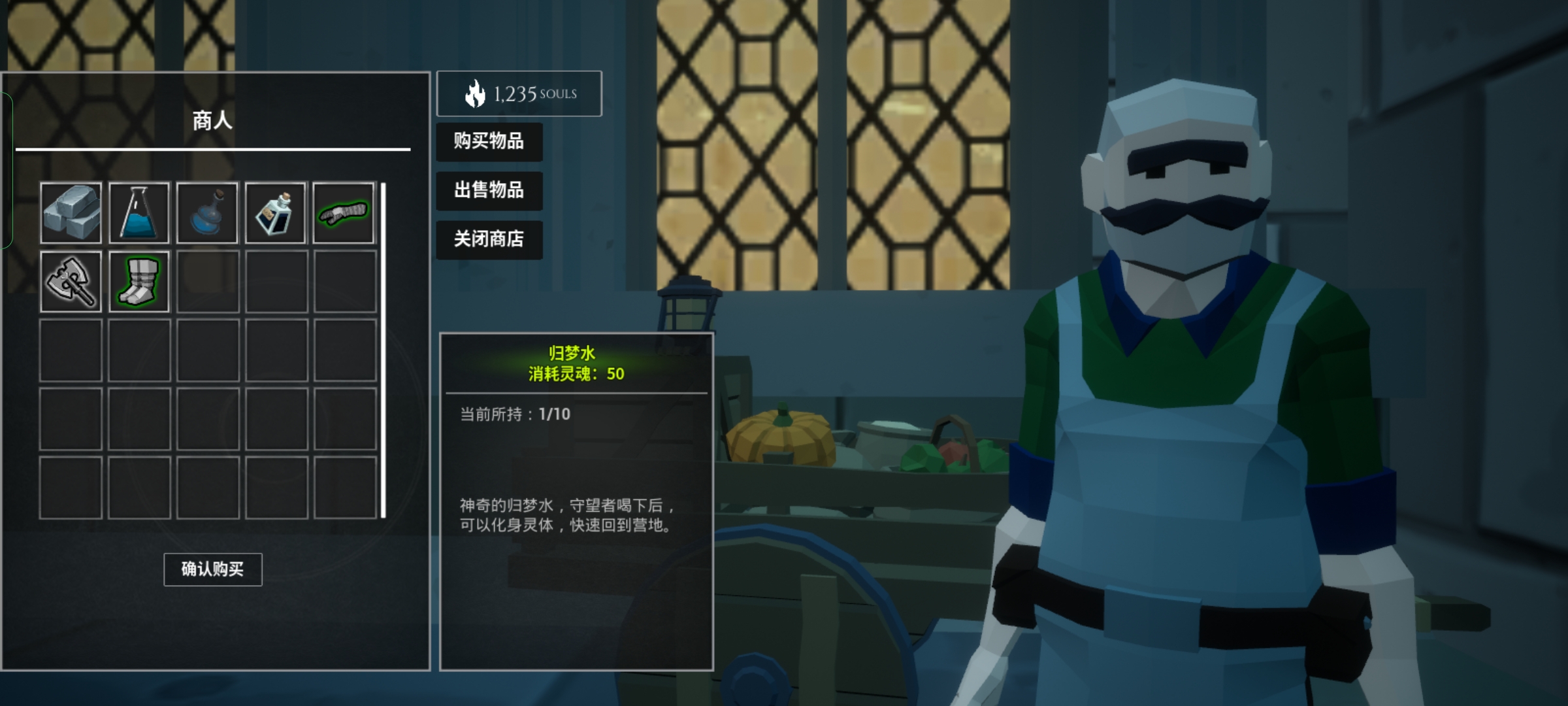Select the battle axe in the merchant inventory

pyautogui.click(x=71, y=281)
